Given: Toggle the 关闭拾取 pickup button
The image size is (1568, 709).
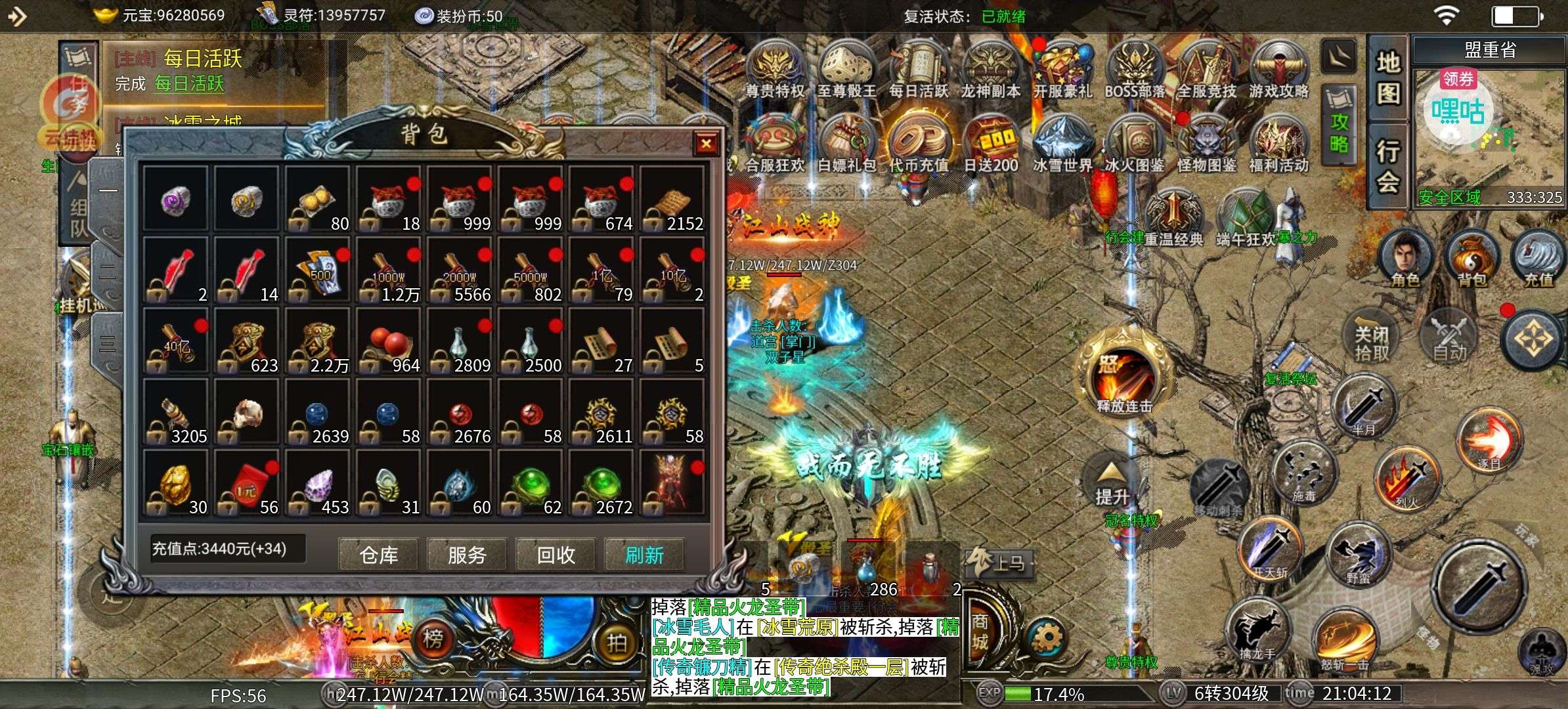Looking at the screenshot, I should click(1372, 343).
